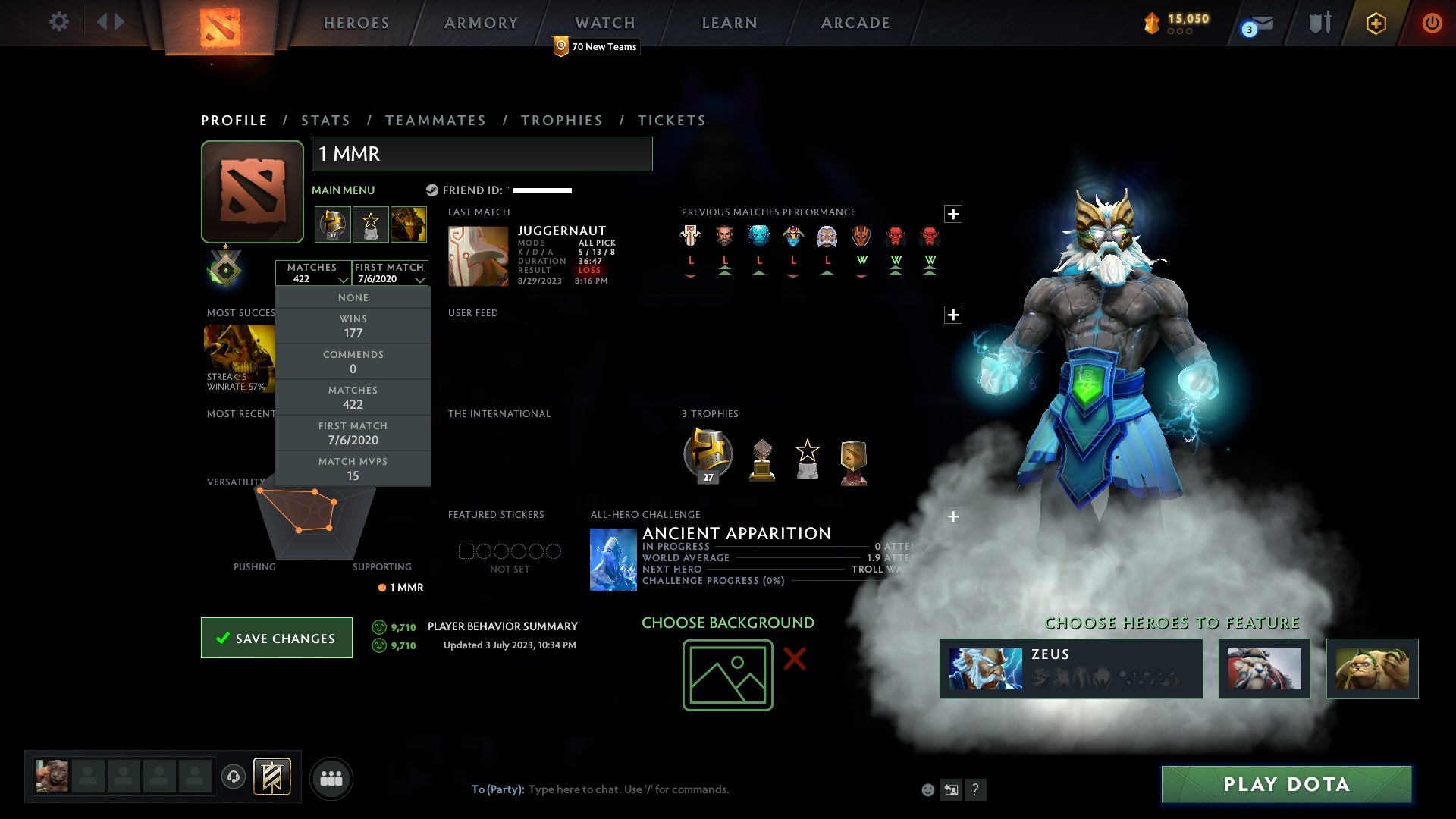Image resolution: width=1456 pixels, height=819 pixels.
Task: Click the emoticon icon in the chat bar
Action: click(927, 789)
